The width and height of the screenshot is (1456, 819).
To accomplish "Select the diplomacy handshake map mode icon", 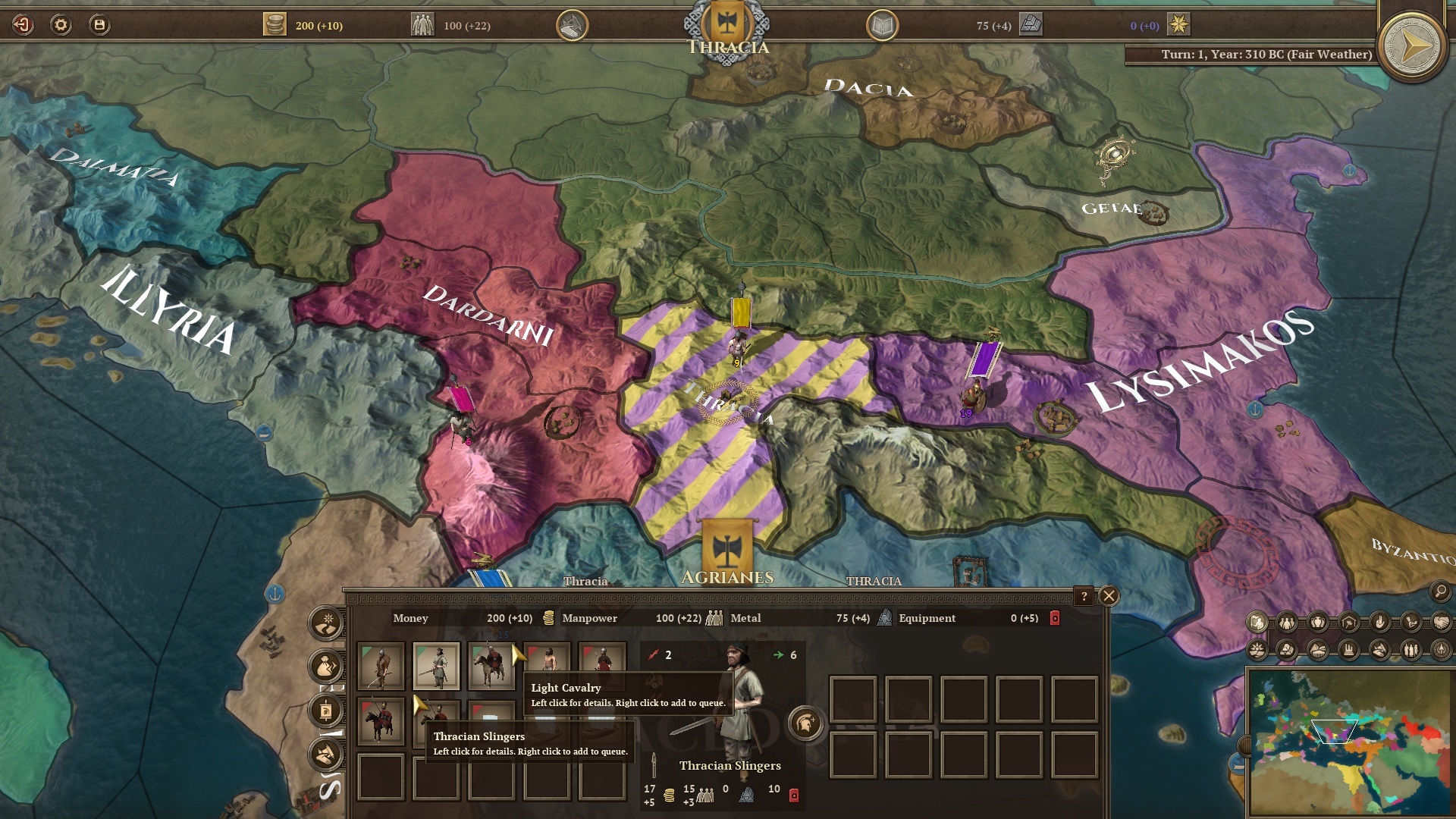I will pyautogui.click(x=1442, y=623).
